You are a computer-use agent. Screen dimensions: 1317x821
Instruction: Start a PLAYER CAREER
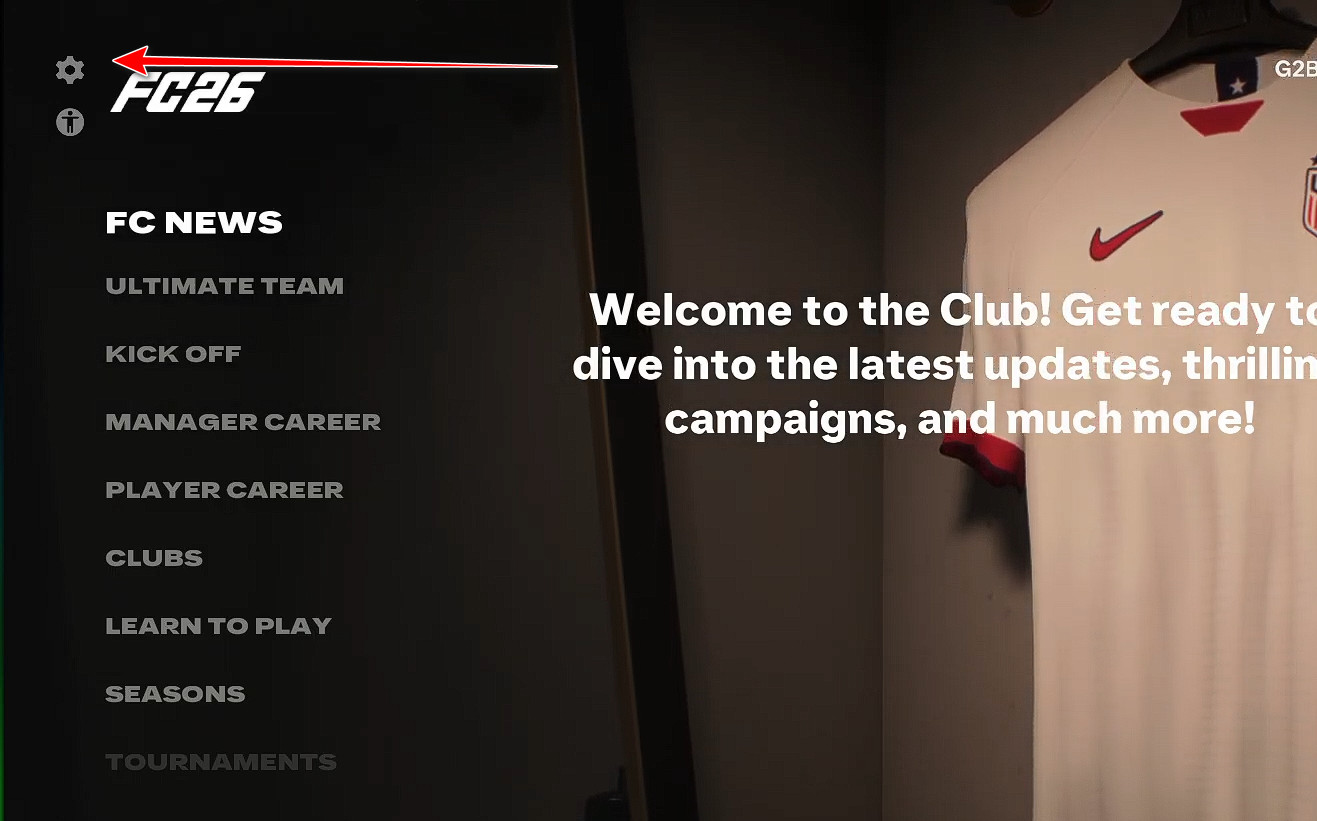point(224,489)
